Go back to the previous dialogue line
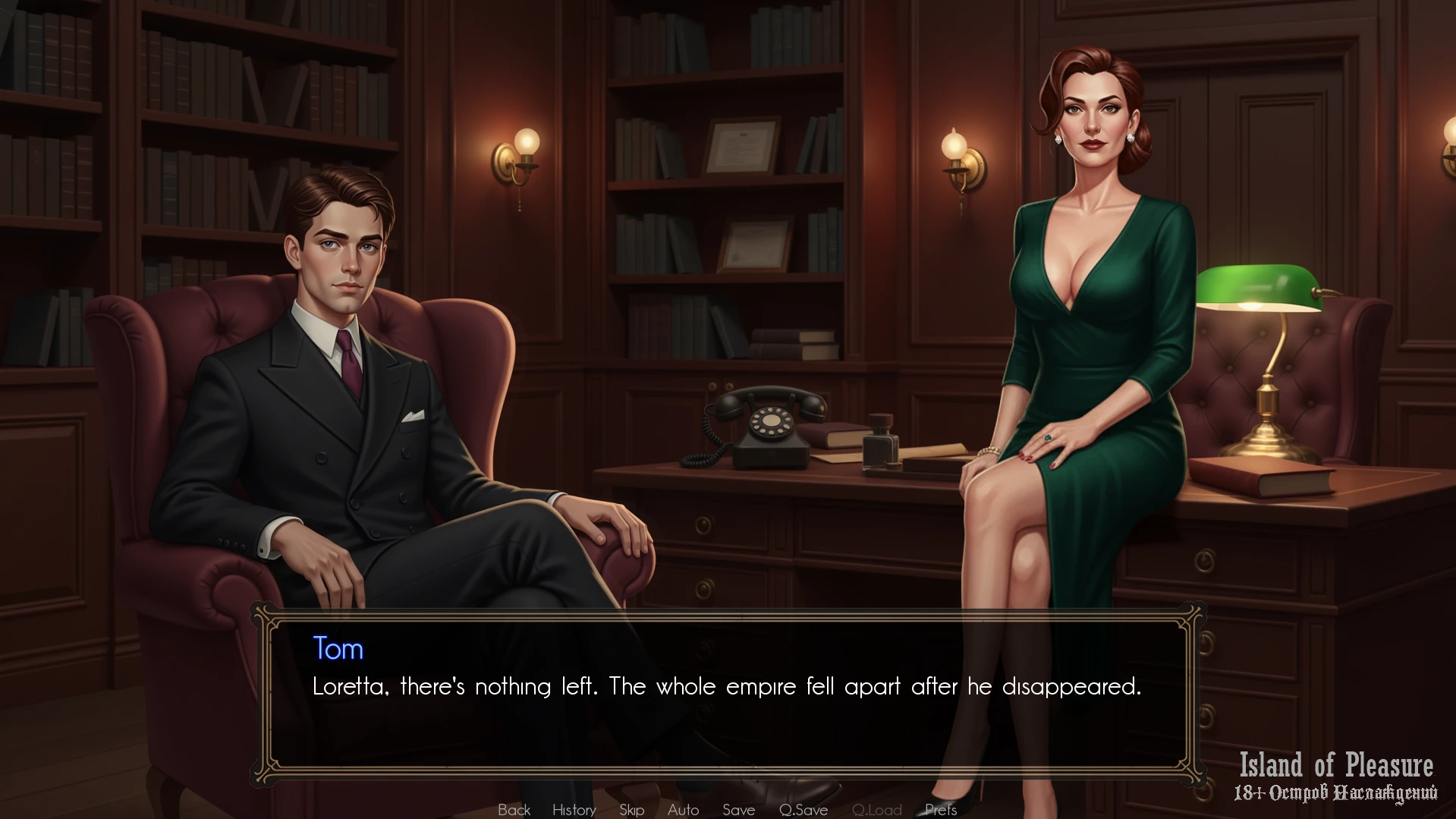This screenshot has height=819, width=1456. click(x=514, y=810)
